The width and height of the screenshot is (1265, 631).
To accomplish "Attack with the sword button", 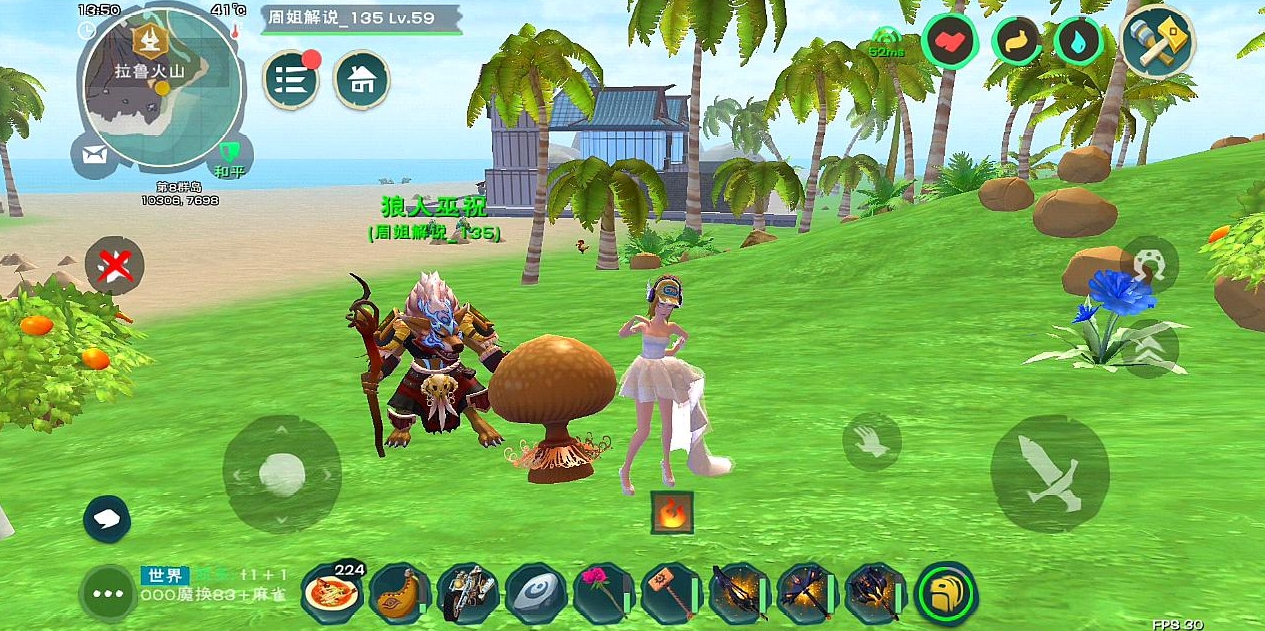I will pyautogui.click(x=1050, y=474).
